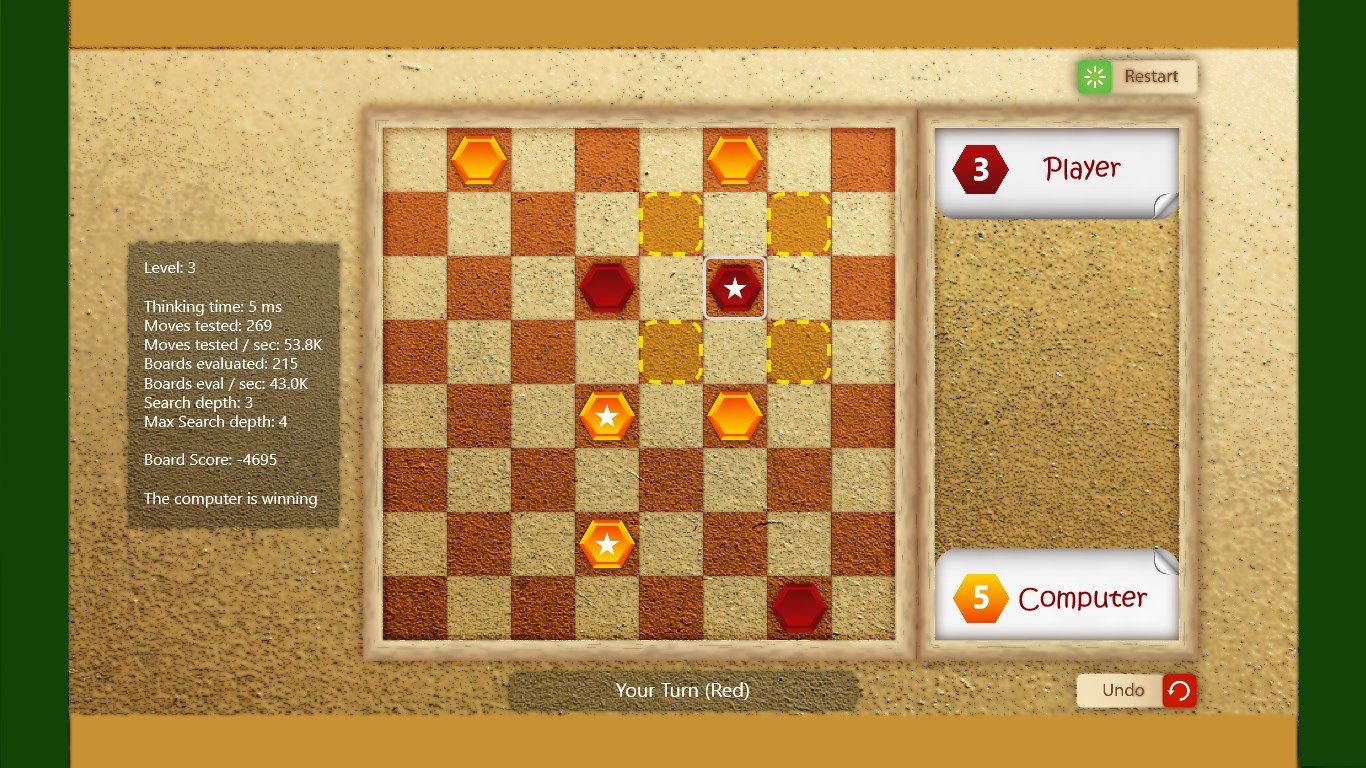Click the plain orange hexagon beside the orange king
1366x768 pixels.
point(735,416)
